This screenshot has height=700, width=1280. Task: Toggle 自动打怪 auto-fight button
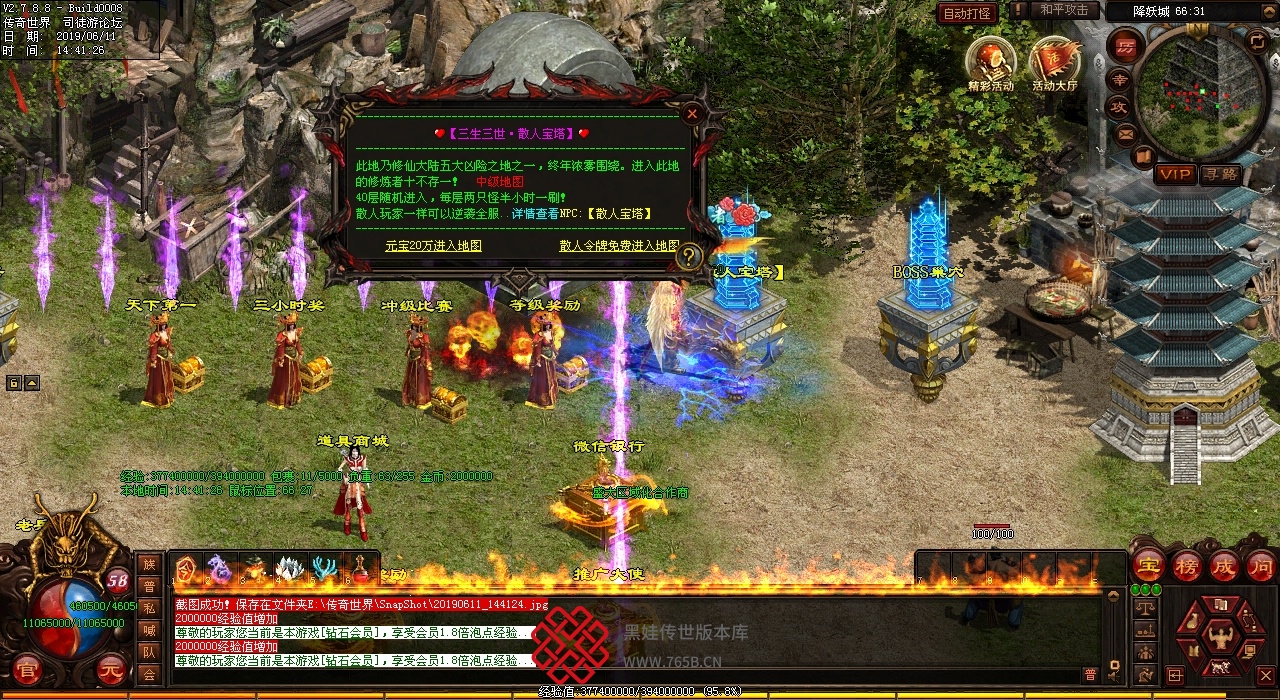point(967,13)
